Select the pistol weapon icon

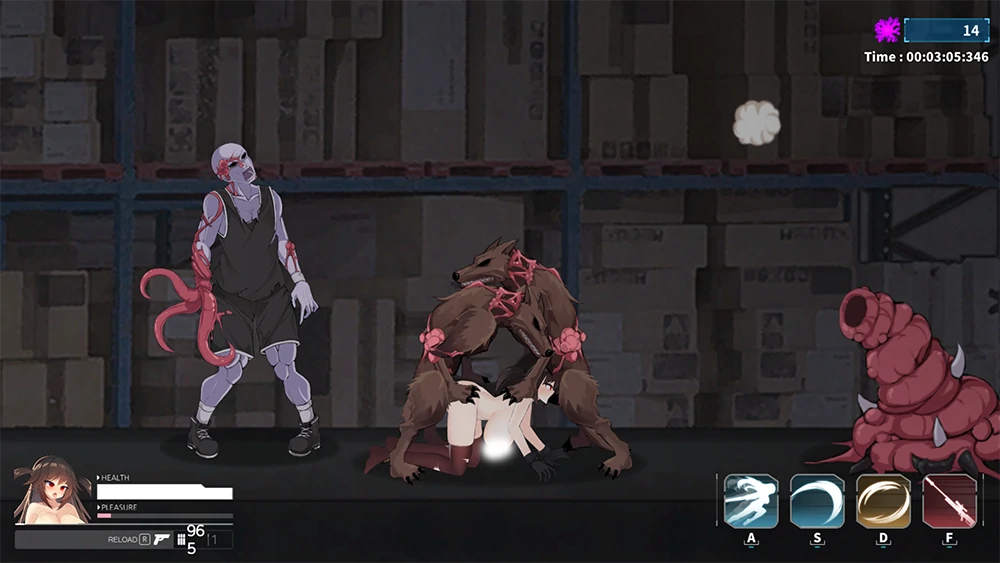(x=163, y=540)
